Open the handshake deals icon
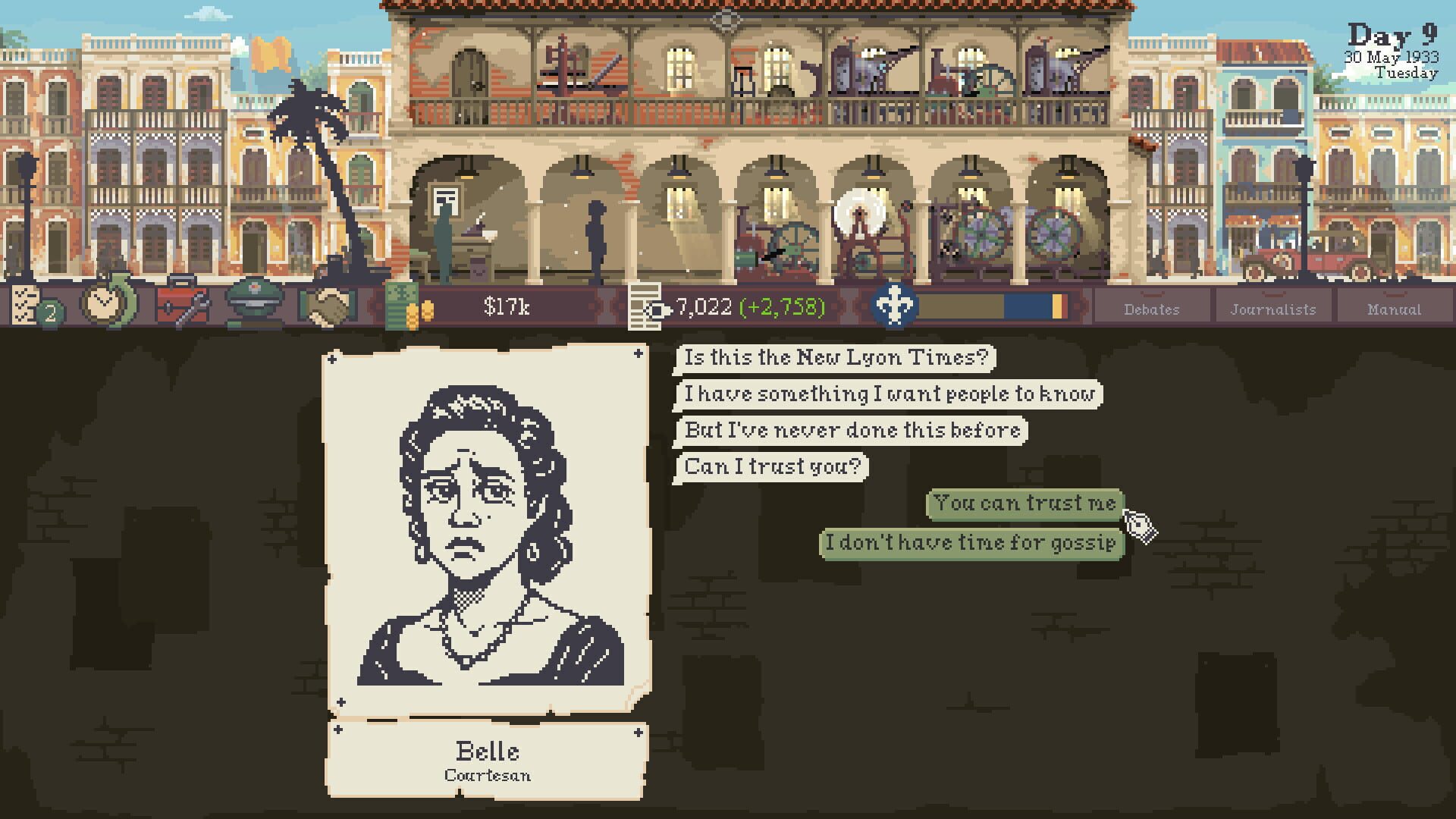Image resolution: width=1456 pixels, height=819 pixels. [x=330, y=306]
